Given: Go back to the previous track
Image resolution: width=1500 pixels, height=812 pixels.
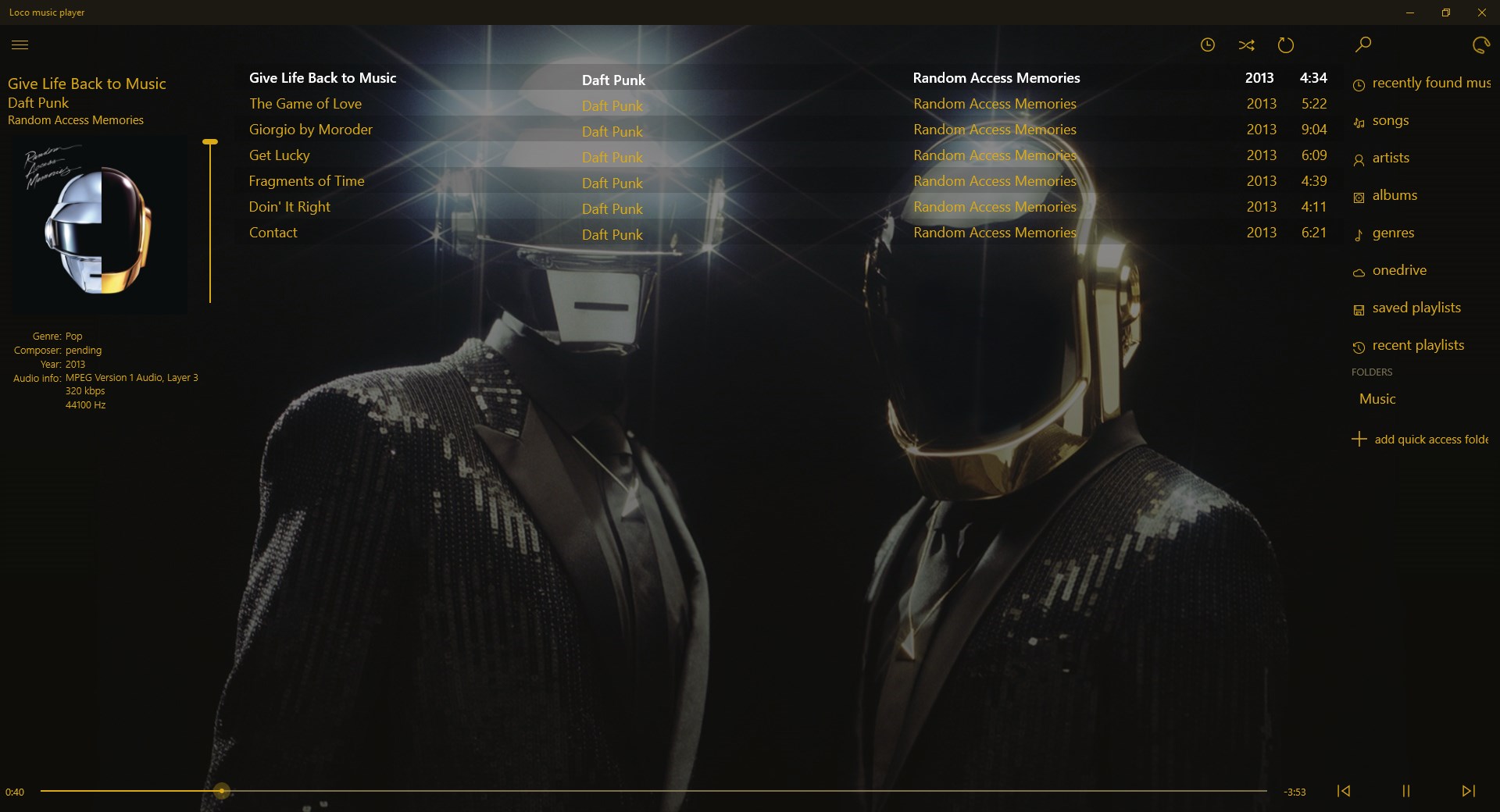Looking at the screenshot, I should [1344, 791].
